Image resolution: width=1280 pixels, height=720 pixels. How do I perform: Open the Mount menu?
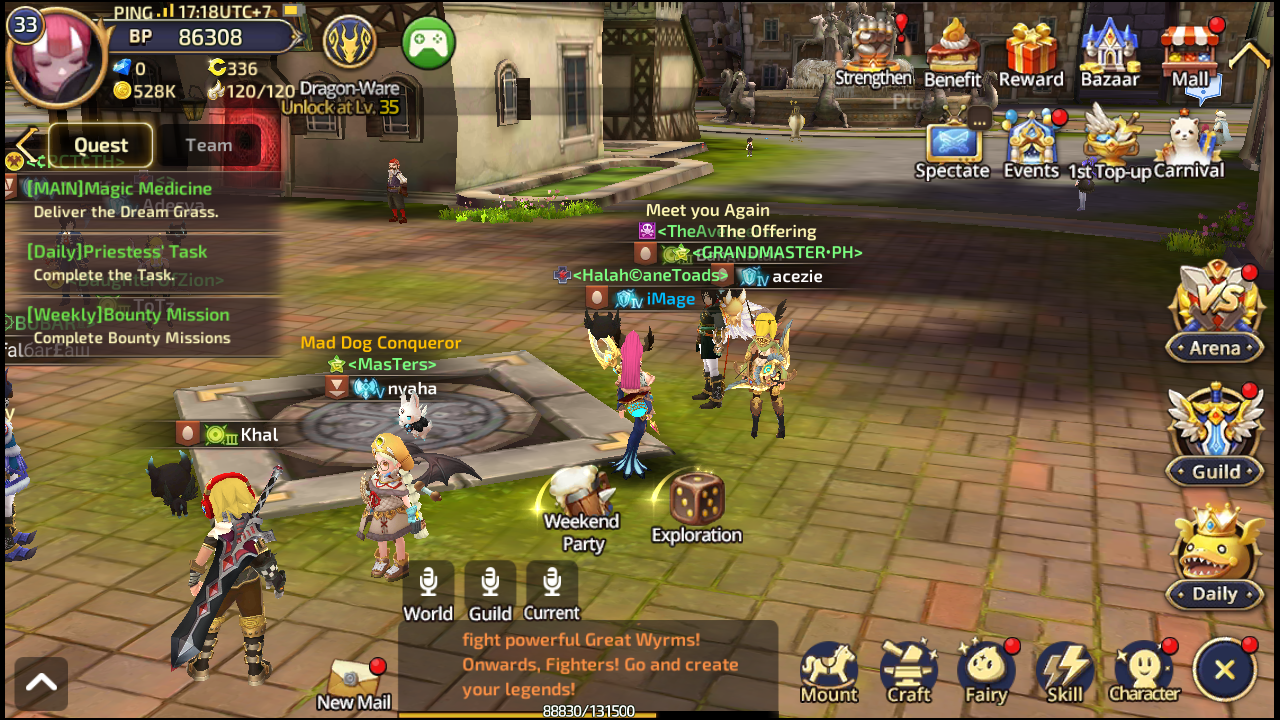coord(829,673)
